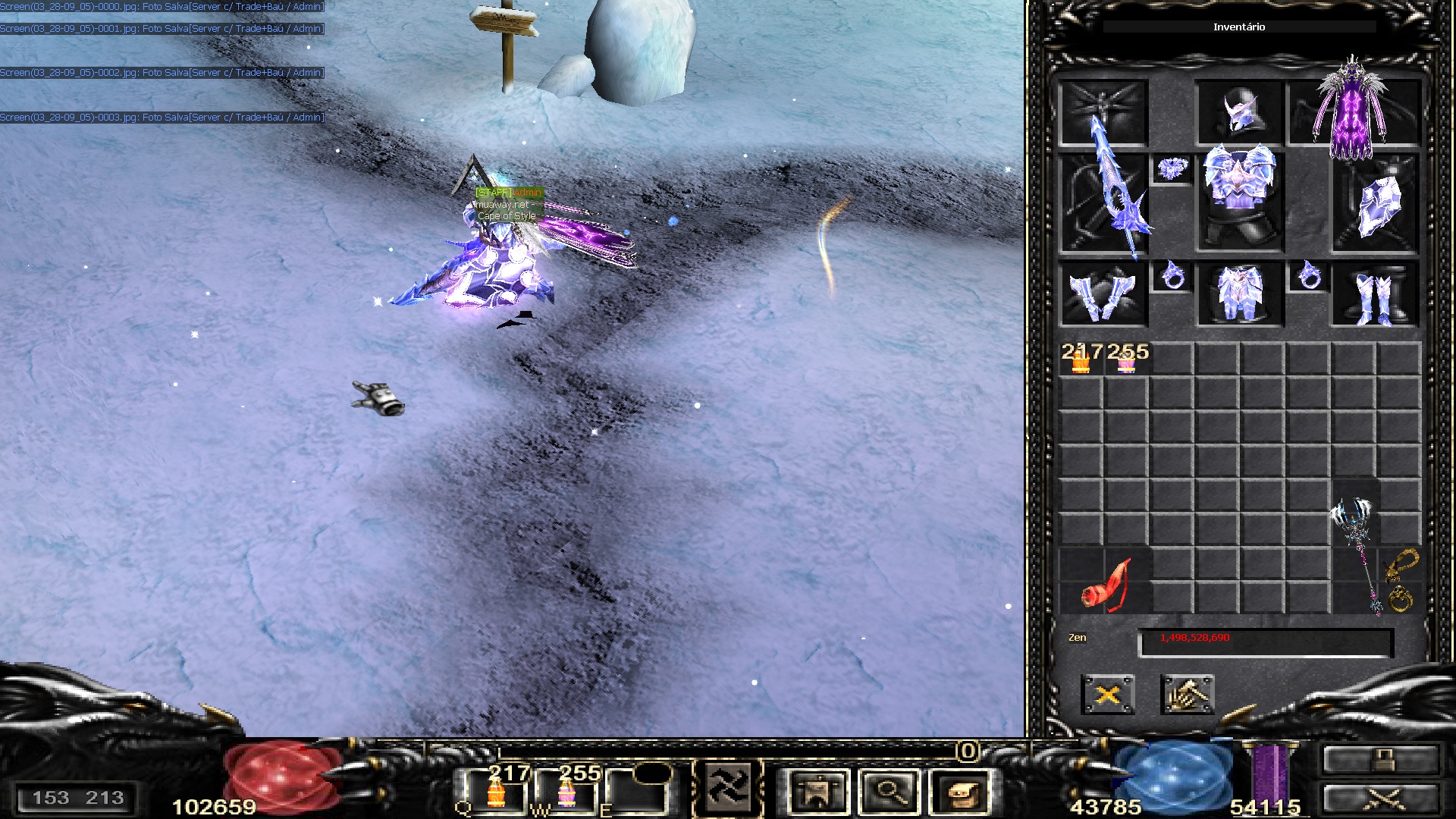Select the equipped ice sword weapon slot
1456x819 pixels.
coord(1103,203)
